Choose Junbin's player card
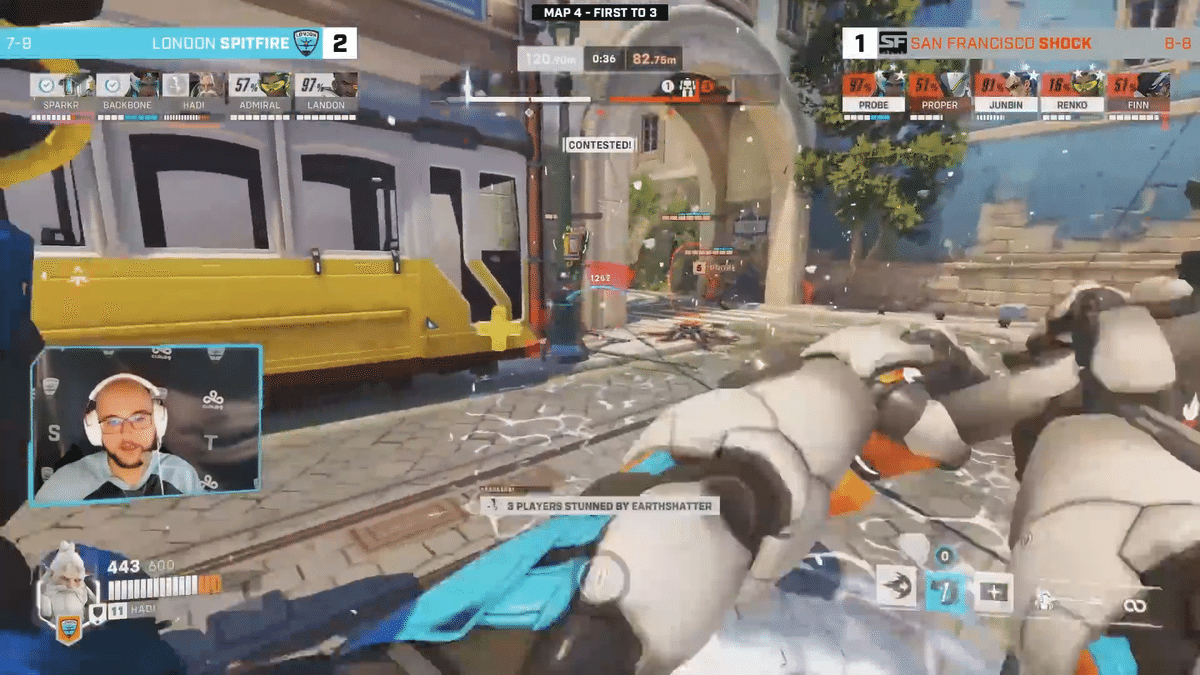This screenshot has width=1200, height=675. click(x=1005, y=92)
